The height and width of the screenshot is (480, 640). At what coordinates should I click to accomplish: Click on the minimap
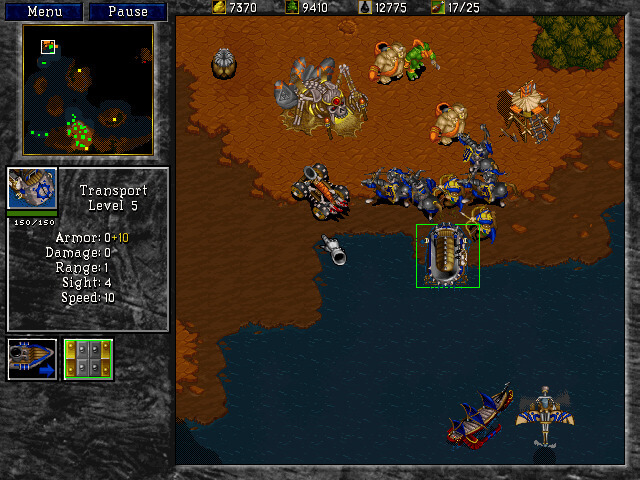click(x=88, y=90)
